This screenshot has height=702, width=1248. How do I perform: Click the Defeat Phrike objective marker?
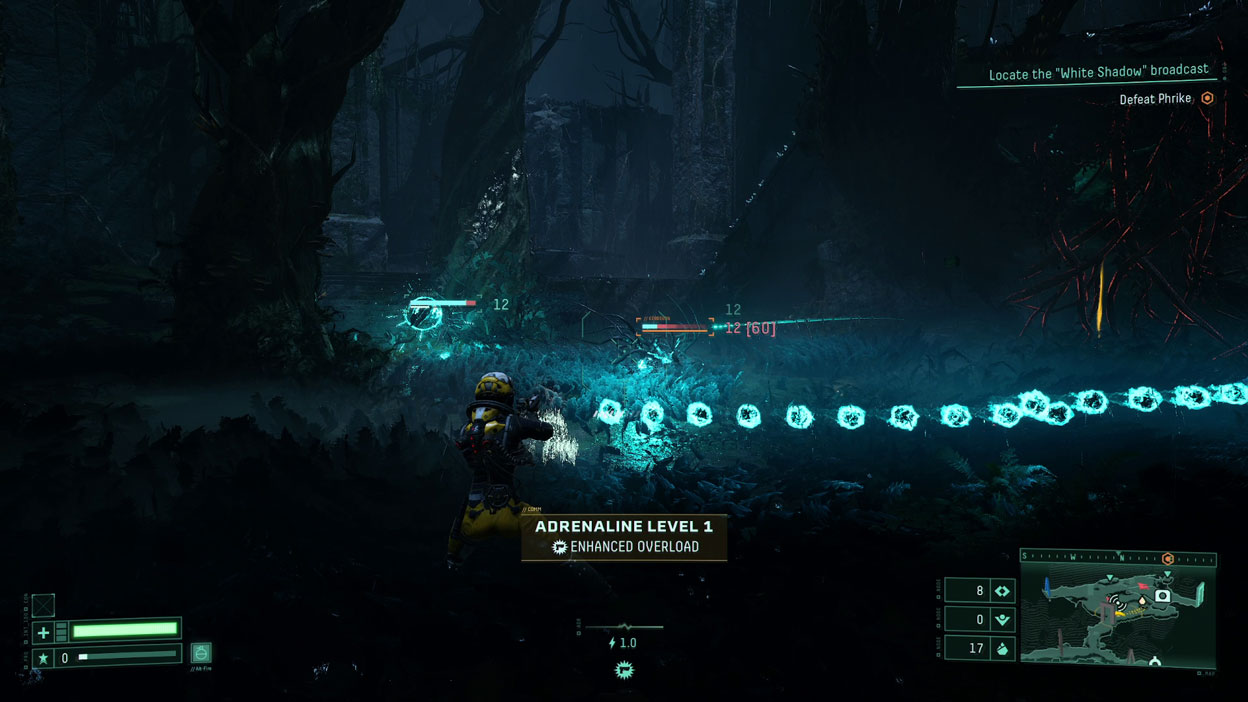pos(1207,99)
